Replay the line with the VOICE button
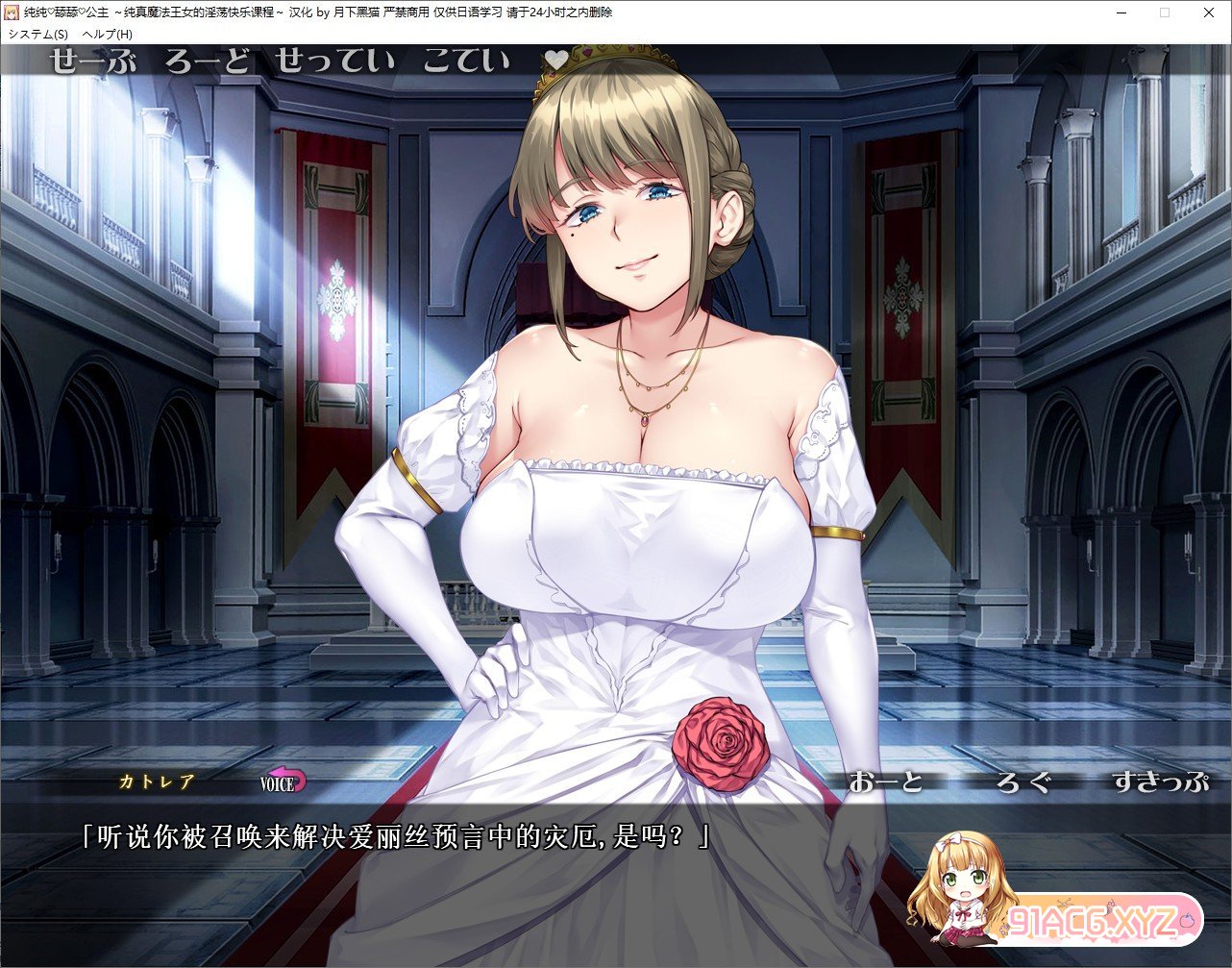Viewport: 1232px width, 968px height. [283, 782]
